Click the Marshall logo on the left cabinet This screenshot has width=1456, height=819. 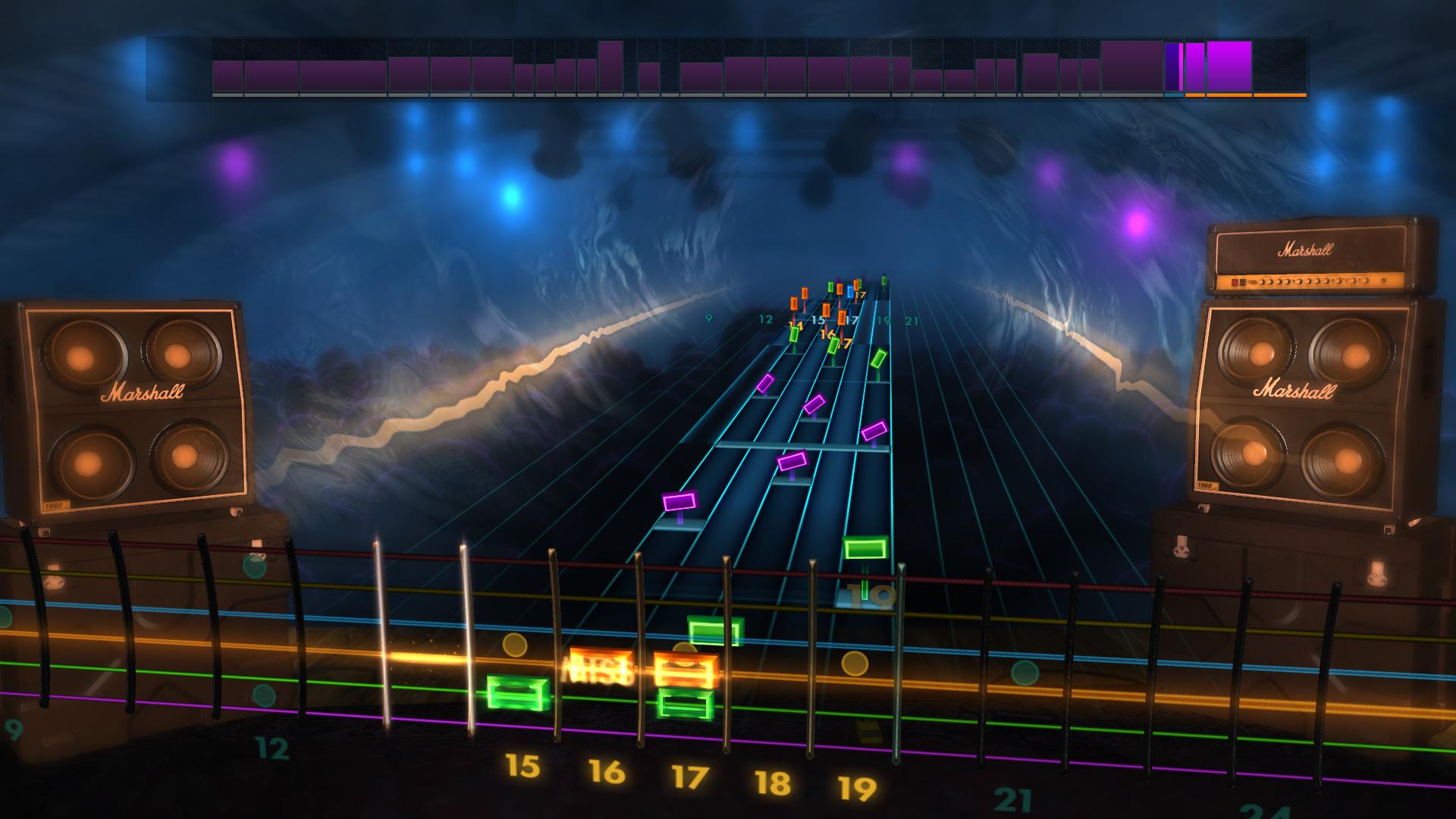(144, 393)
